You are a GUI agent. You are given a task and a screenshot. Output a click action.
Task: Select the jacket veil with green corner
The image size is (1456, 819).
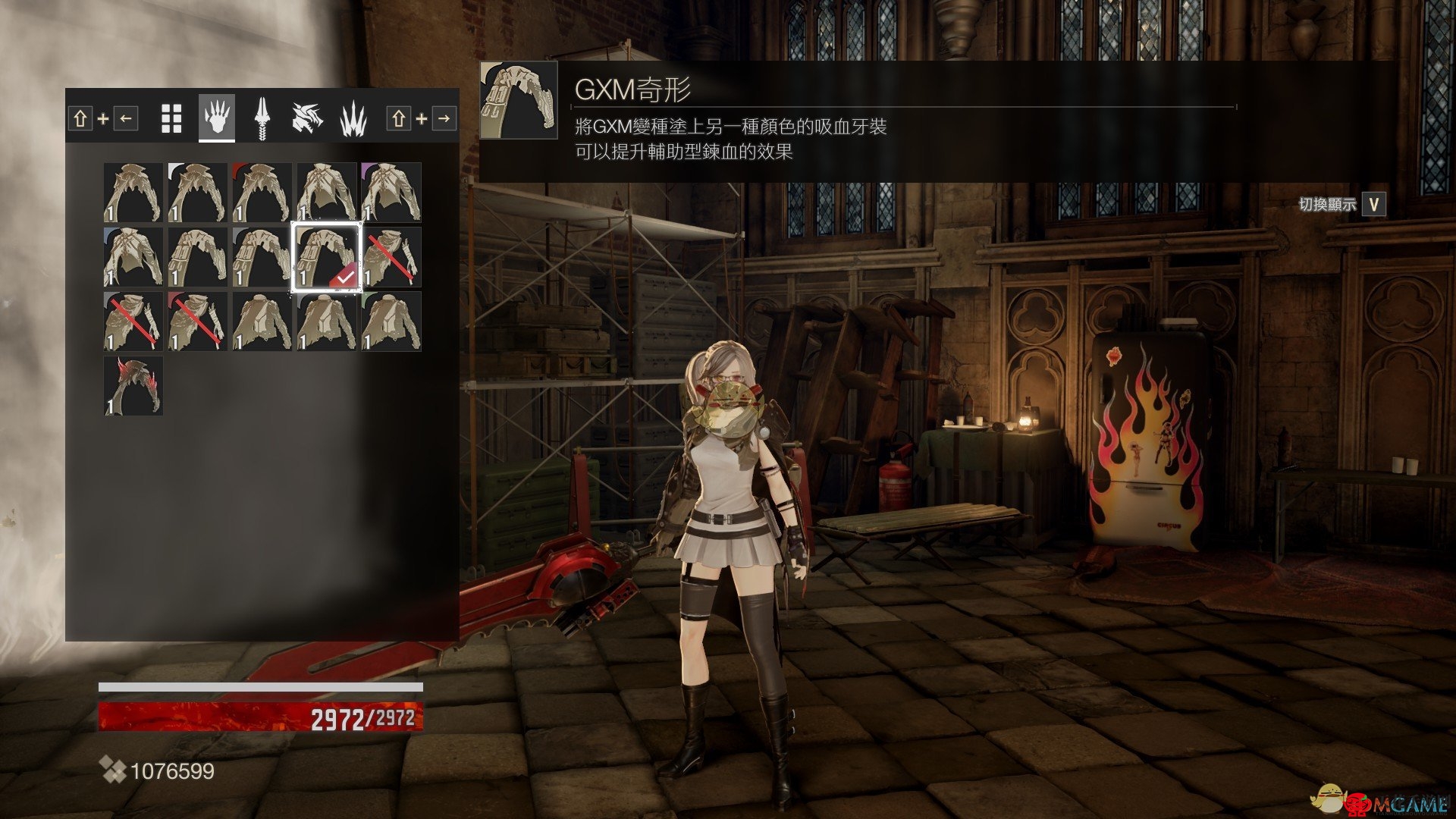(391, 322)
